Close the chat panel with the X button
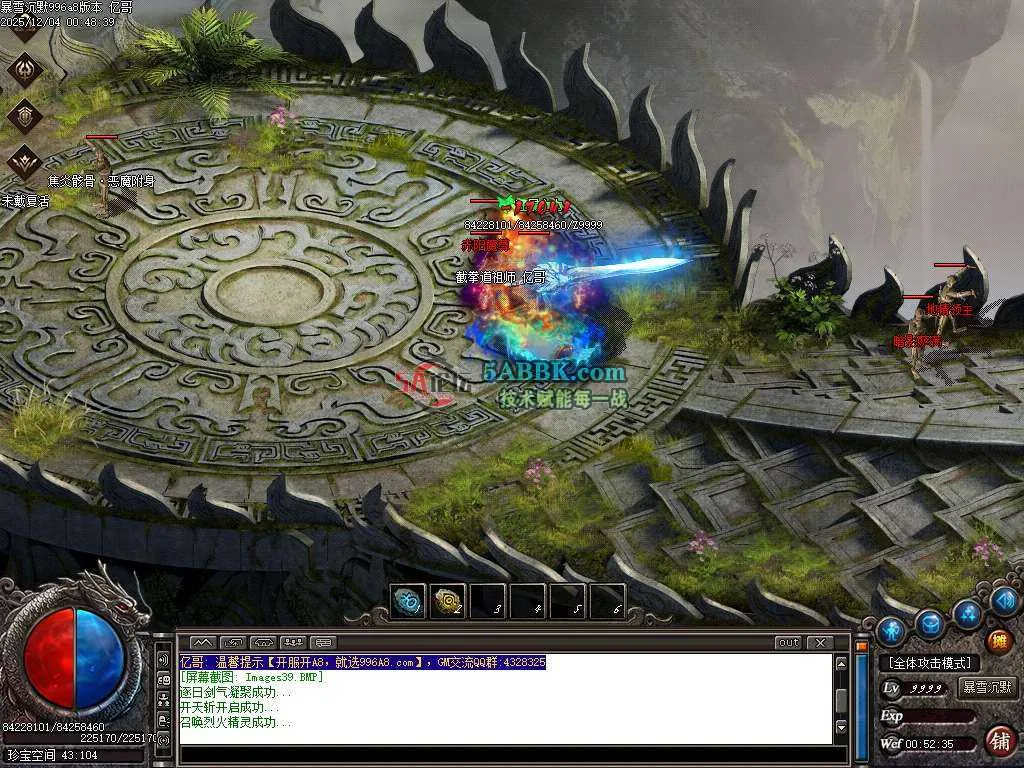This screenshot has width=1024, height=768. click(820, 643)
